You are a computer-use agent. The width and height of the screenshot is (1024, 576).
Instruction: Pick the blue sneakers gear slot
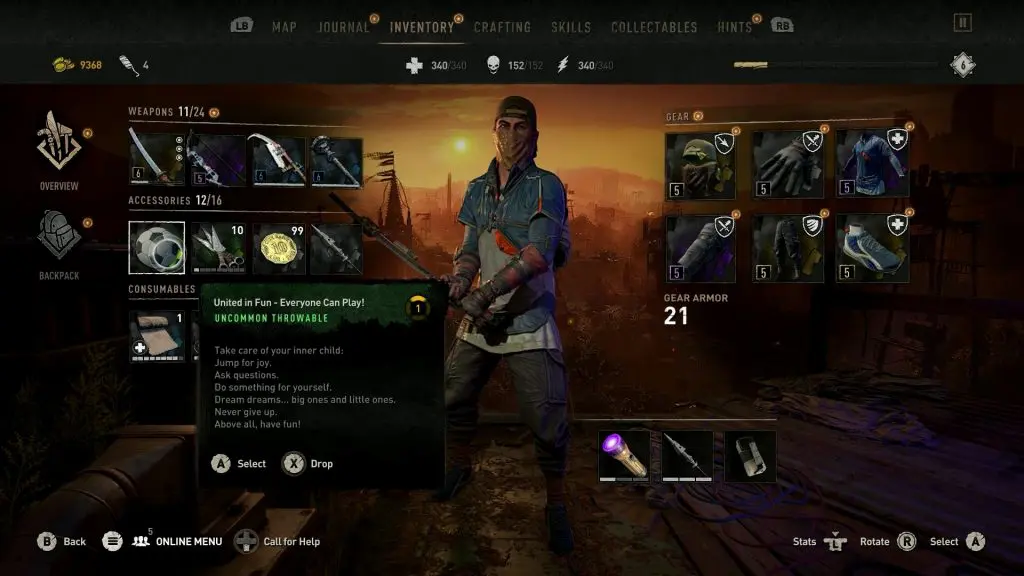[x=870, y=248]
